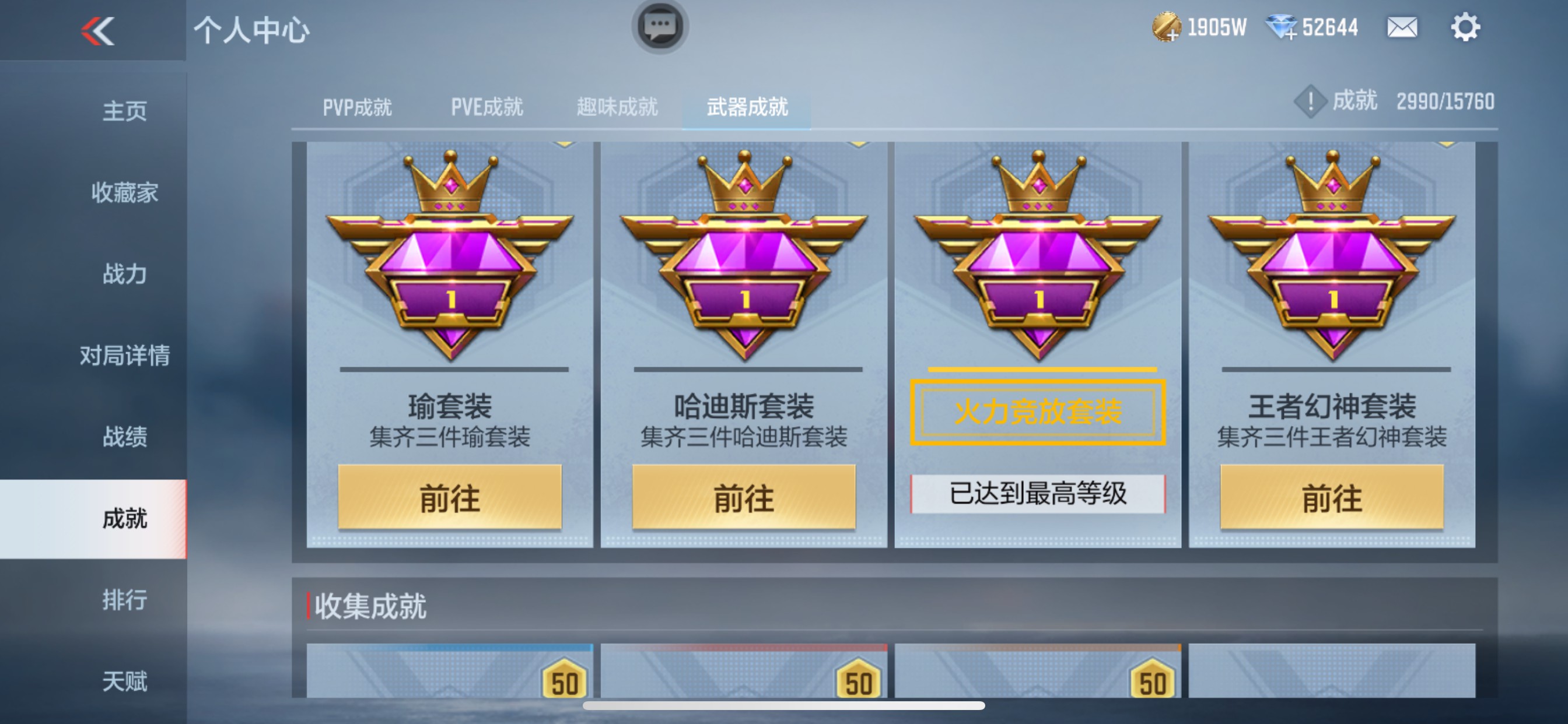This screenshot has height=724, width=1568.
Task: Switch to the 趣味成就 tab
Action: pyautogui.click(x=616, y=107)
